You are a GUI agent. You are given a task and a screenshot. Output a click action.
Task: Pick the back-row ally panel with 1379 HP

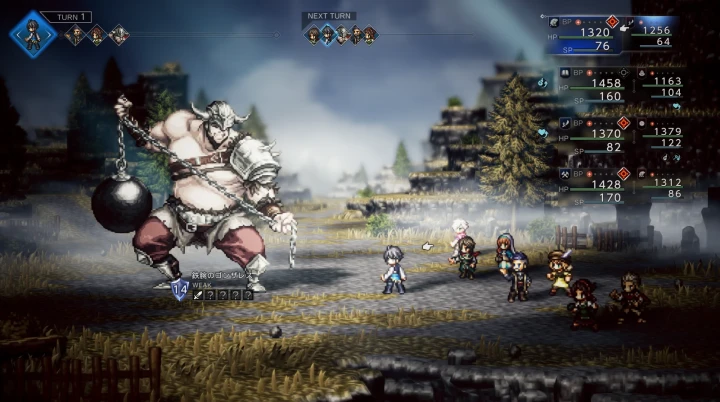tap(667, 137)
